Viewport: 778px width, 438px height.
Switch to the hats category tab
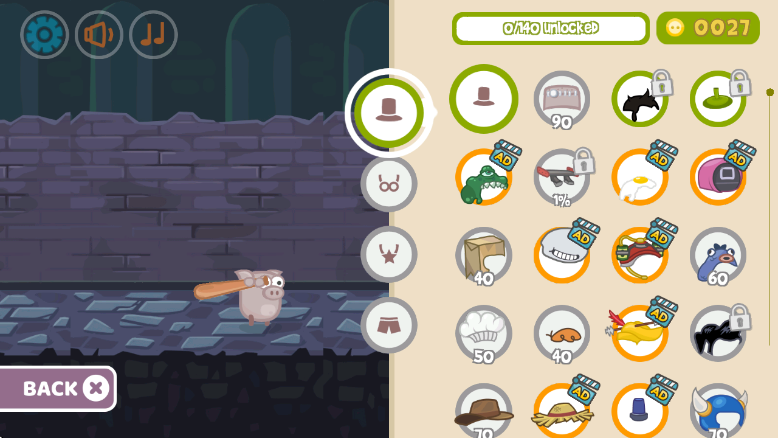click(389, 112)
